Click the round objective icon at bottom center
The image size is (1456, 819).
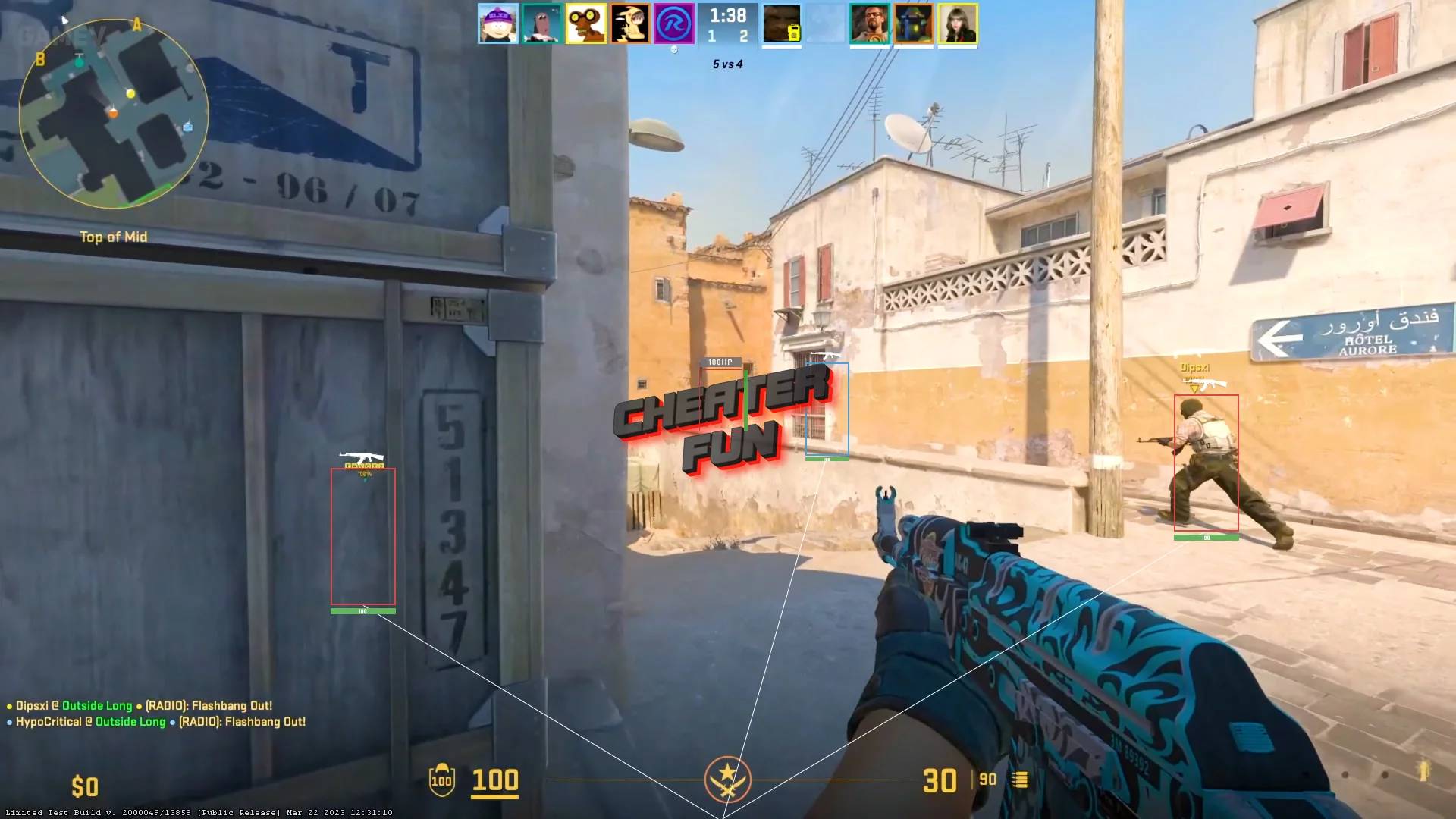(x=729, y=780)
